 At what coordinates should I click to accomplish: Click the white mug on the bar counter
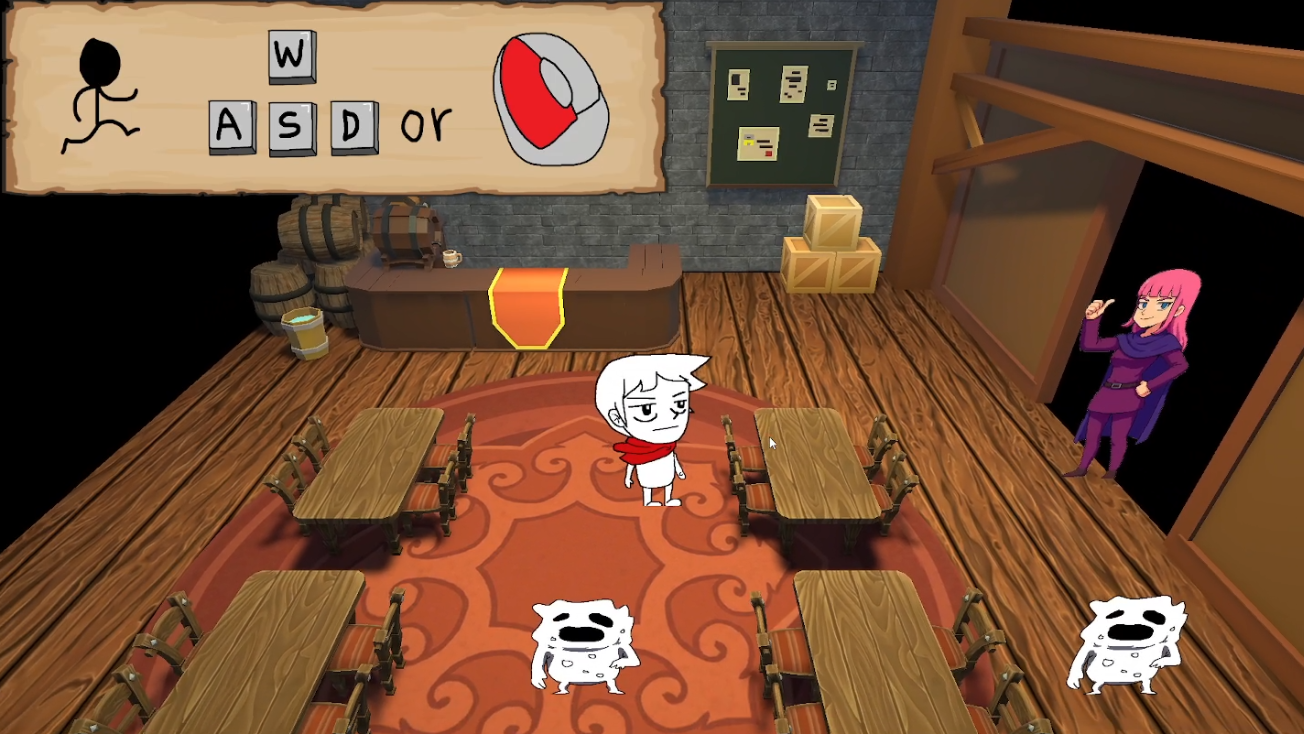(451, 258)
